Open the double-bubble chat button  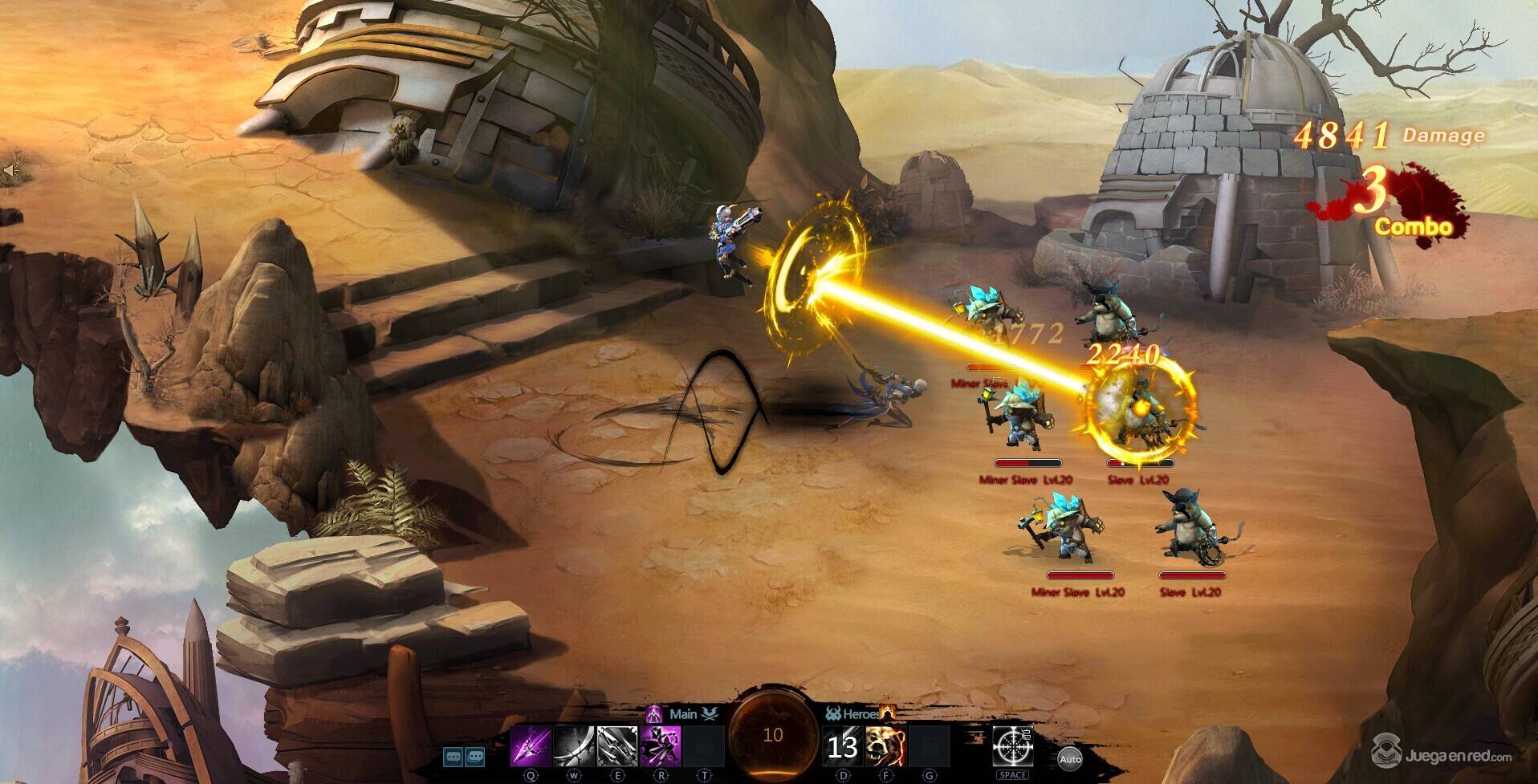(475, 756)
